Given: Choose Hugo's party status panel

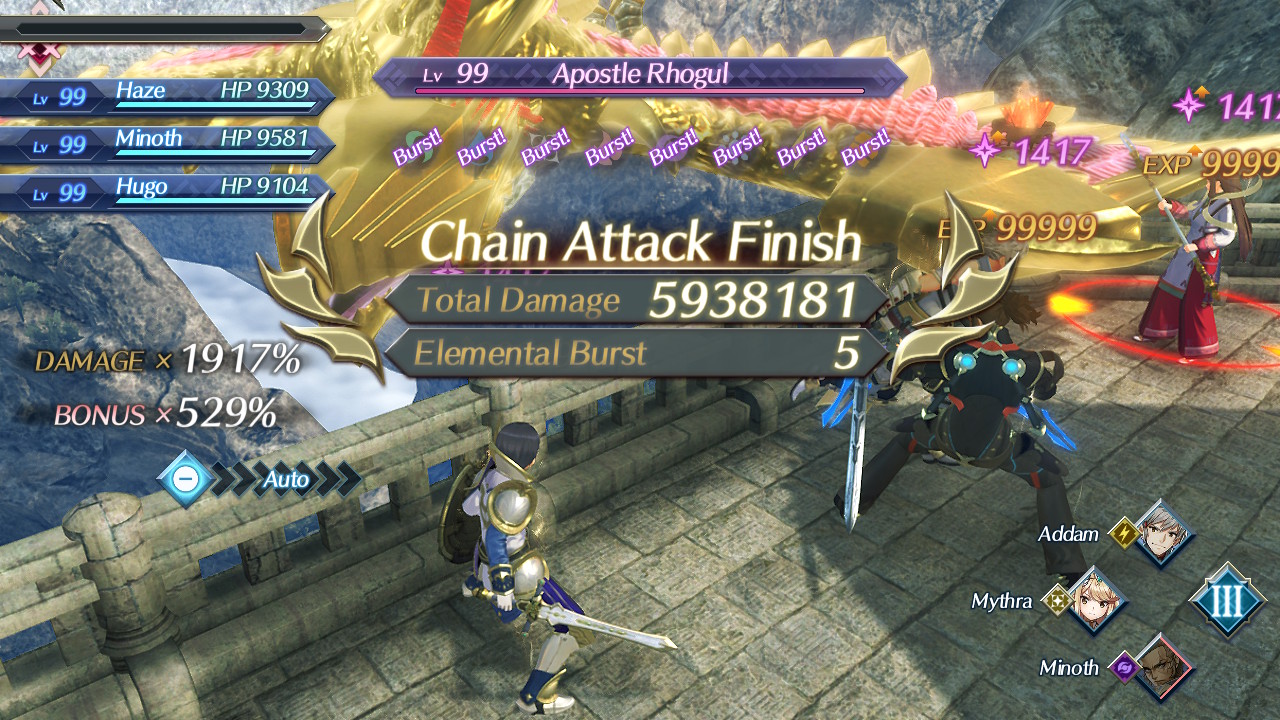Looking at the screenshot, I should tap(170, 190).
